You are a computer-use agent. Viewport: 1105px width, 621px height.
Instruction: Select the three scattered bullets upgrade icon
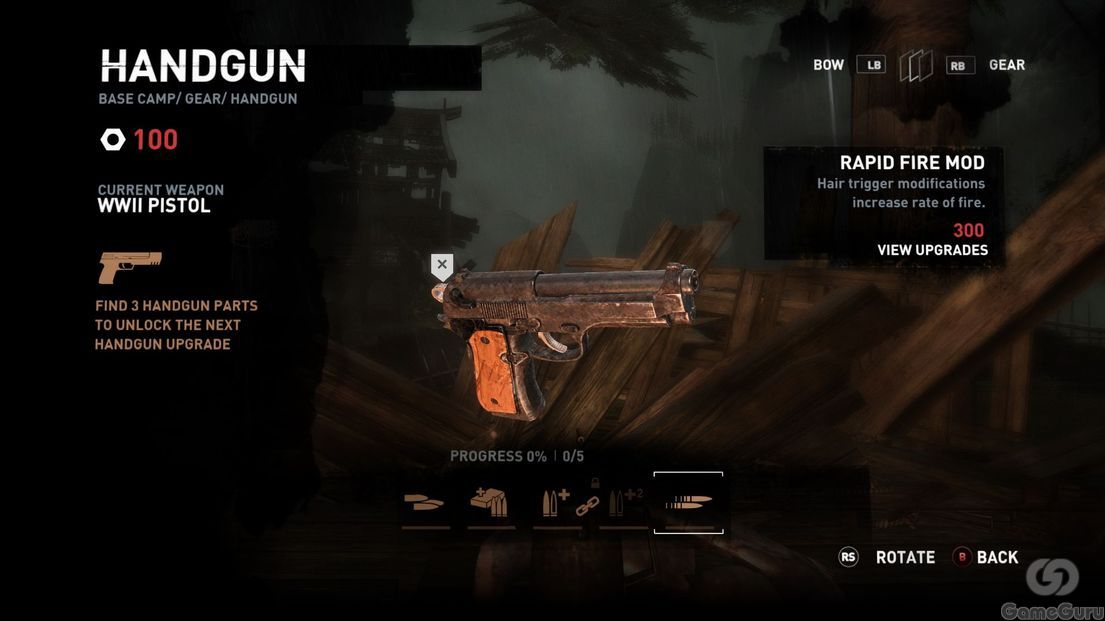(x=425, y=502)
